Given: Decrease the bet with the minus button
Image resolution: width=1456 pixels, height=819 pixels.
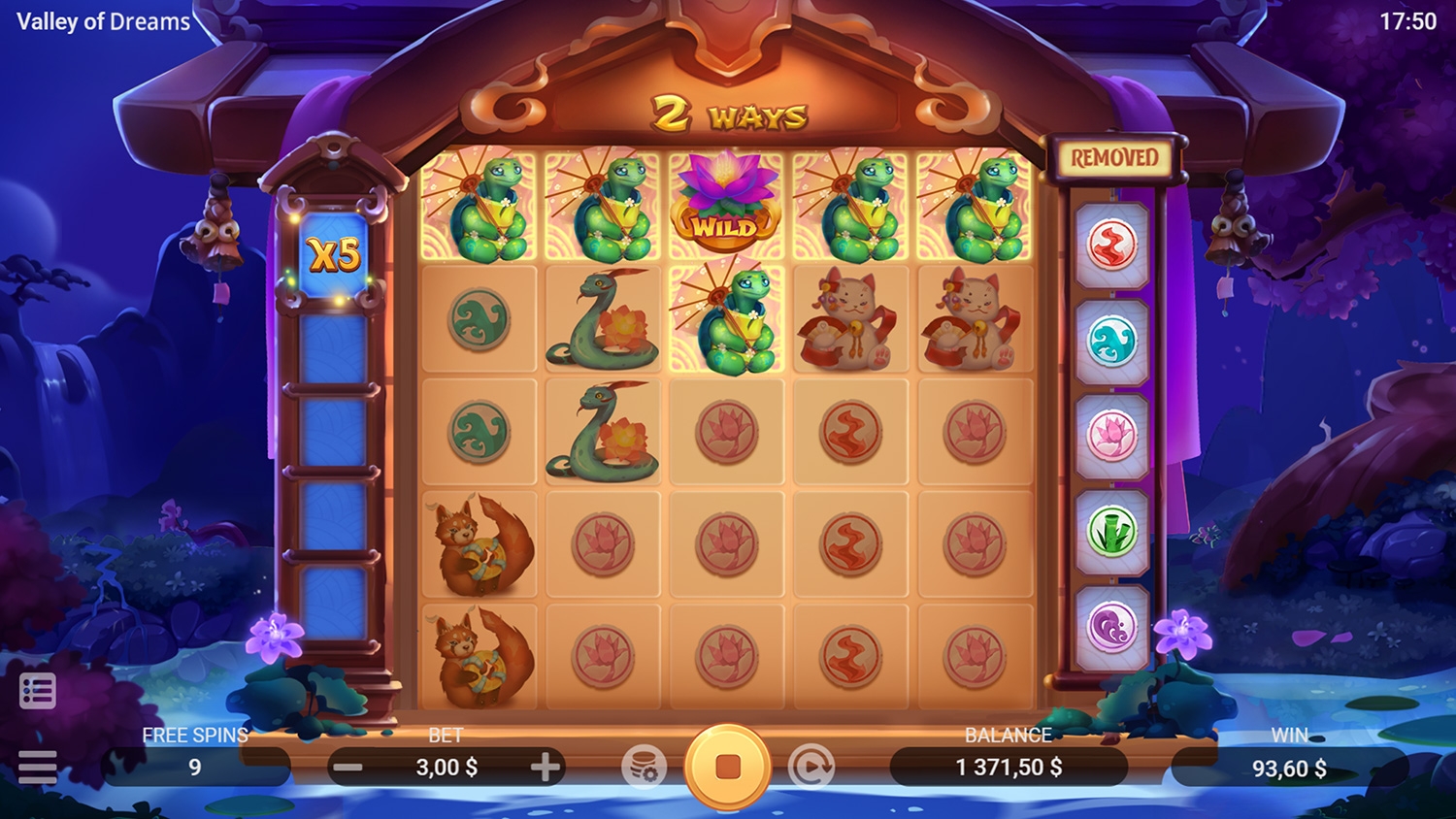Looking at the screenshot, I should point(347,768).
